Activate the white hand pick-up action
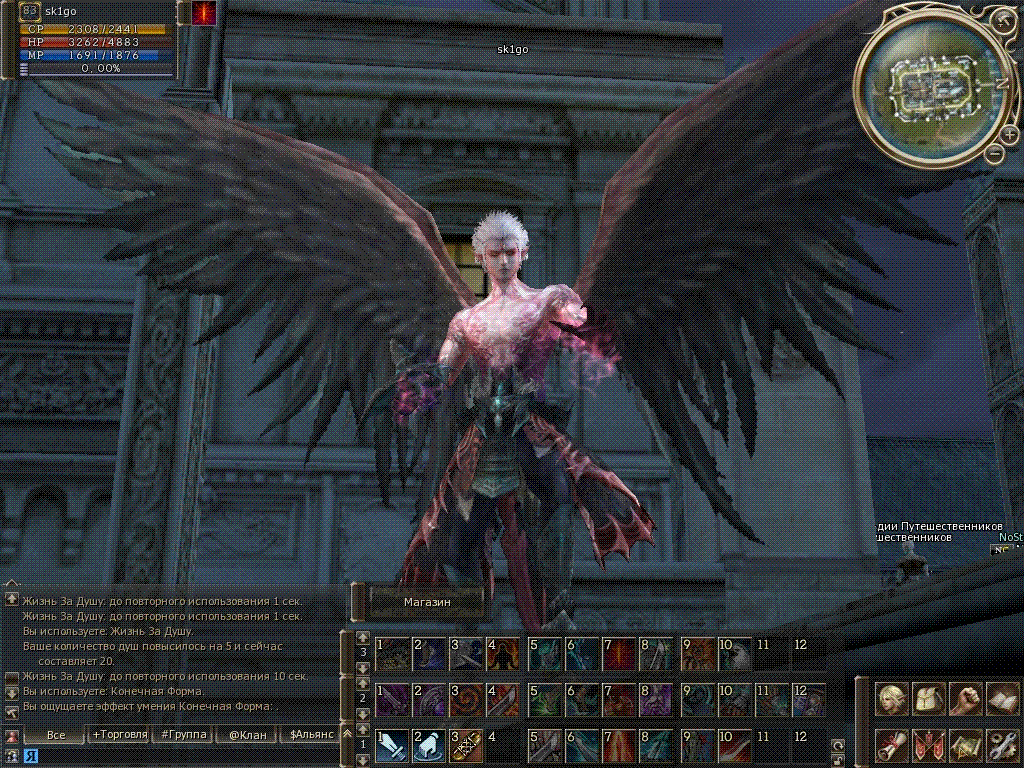1024x768 pixels. 428,746
